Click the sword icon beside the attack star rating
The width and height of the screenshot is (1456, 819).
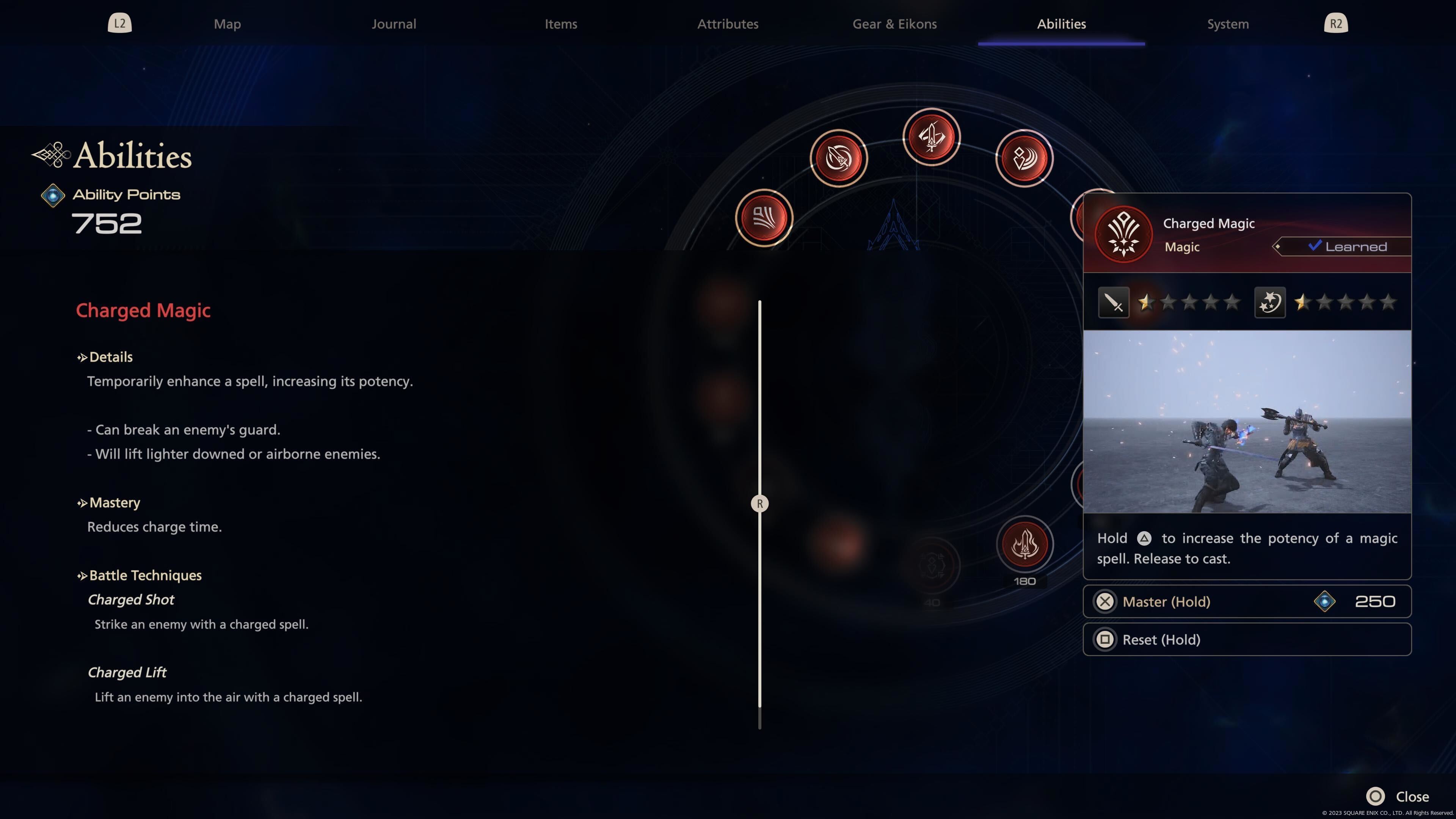coord(1113,303)
